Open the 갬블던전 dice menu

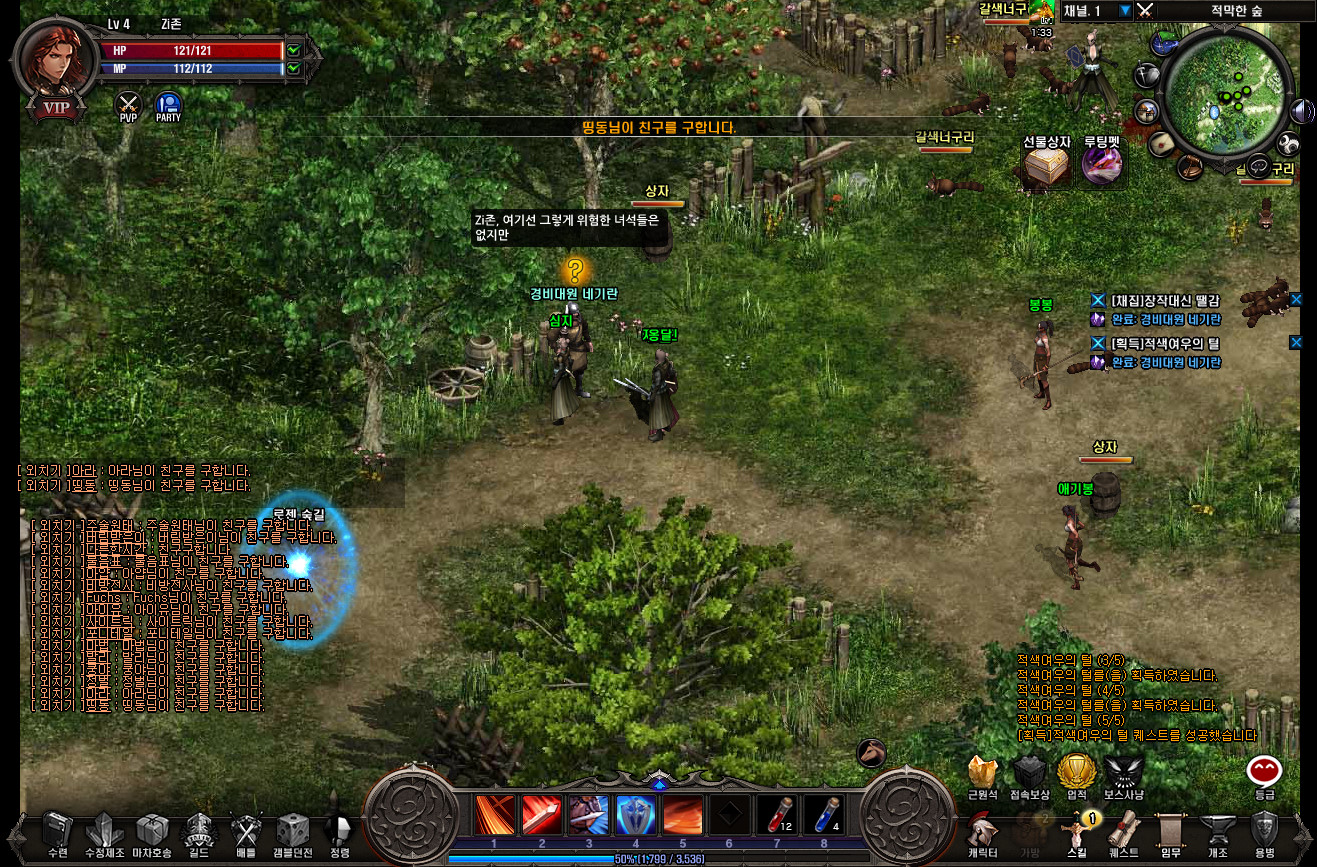tap(292, 830)
